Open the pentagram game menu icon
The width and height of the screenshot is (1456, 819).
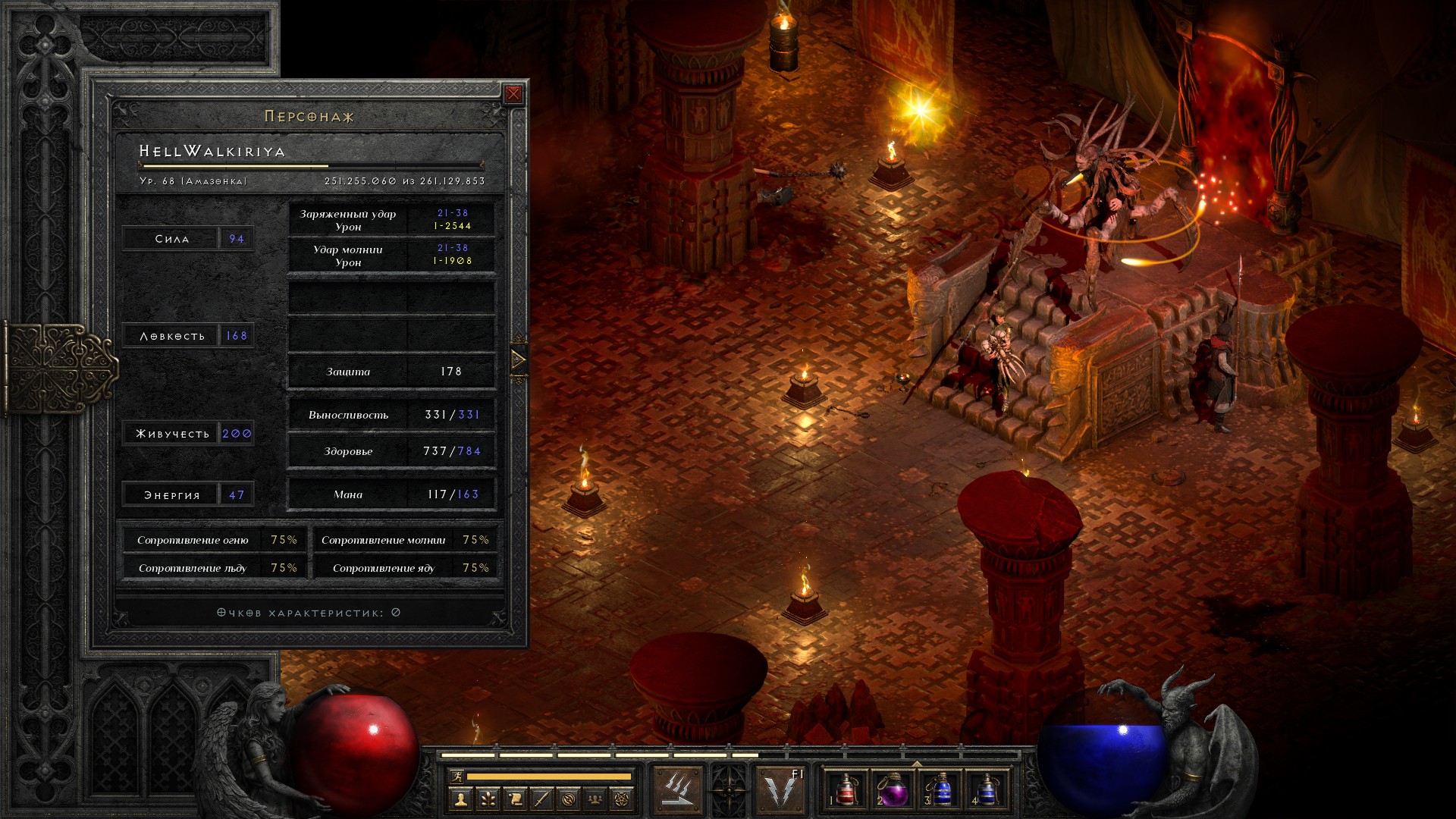(x=622, y=799)
